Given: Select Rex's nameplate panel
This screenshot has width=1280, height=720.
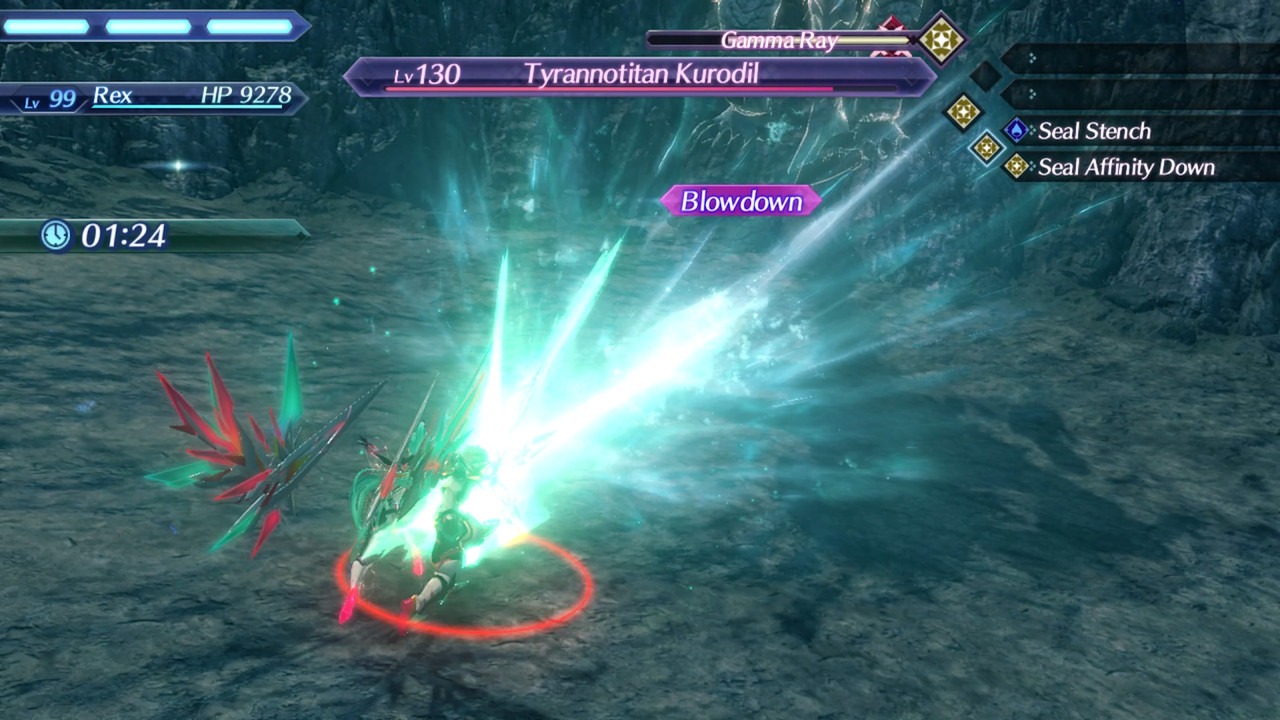Looking at the screenshot, I should pyautogui.click(x=160, y=97).
